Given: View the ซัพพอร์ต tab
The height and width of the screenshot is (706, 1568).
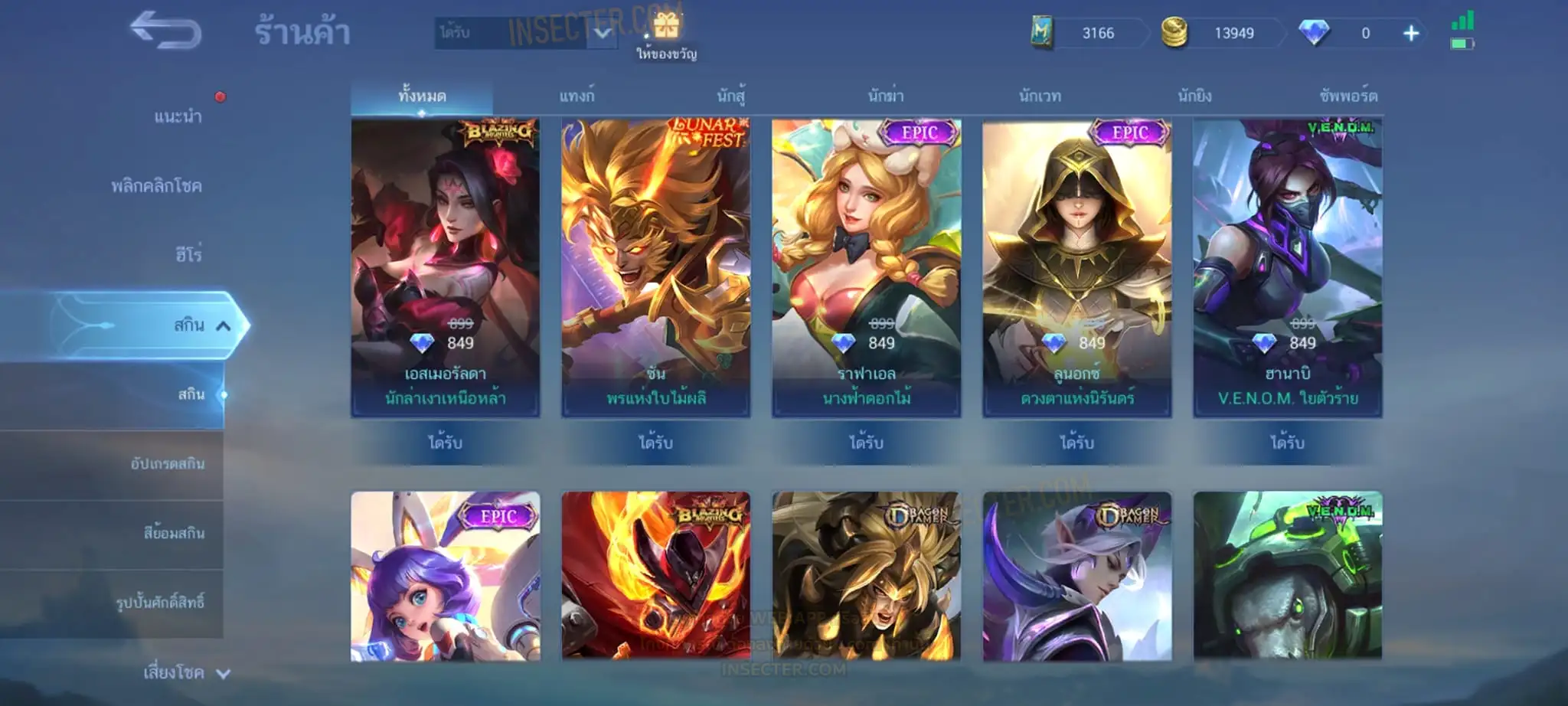Looking at the screenshot, I should 1348,96.
